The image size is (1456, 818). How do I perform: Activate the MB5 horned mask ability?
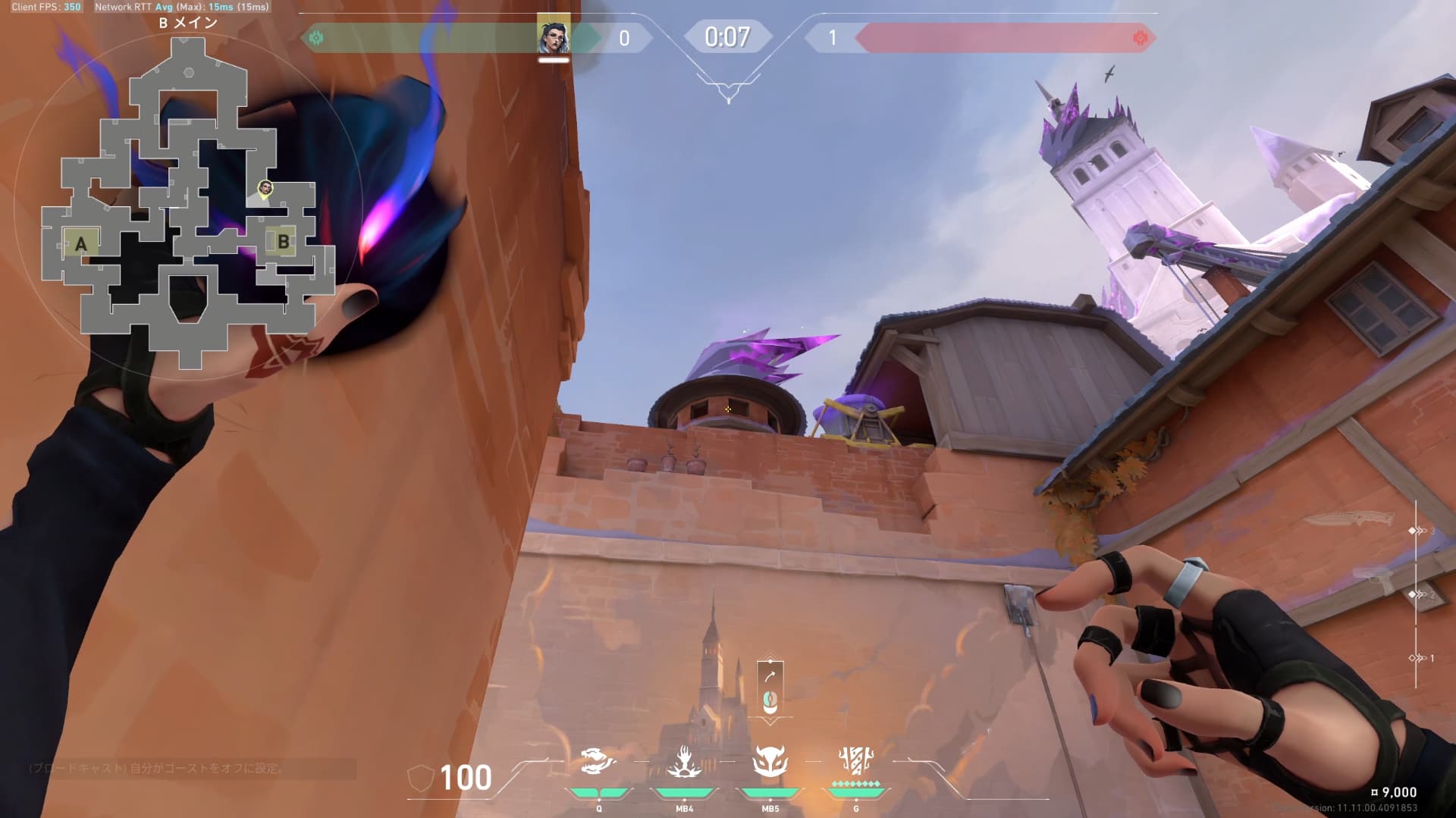pyautogui.click(x=770, y=761)
